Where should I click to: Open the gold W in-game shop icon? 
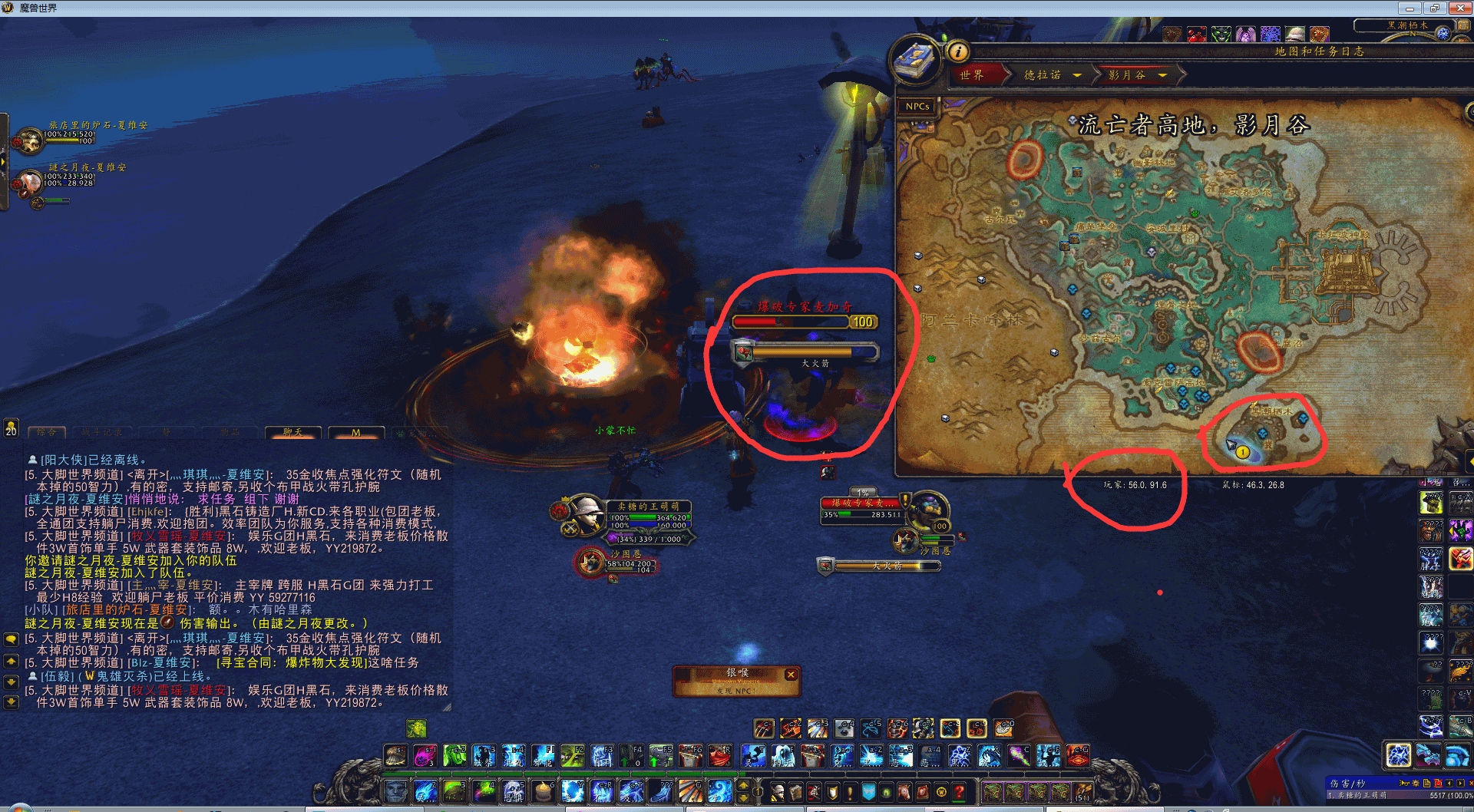(941, 792)
